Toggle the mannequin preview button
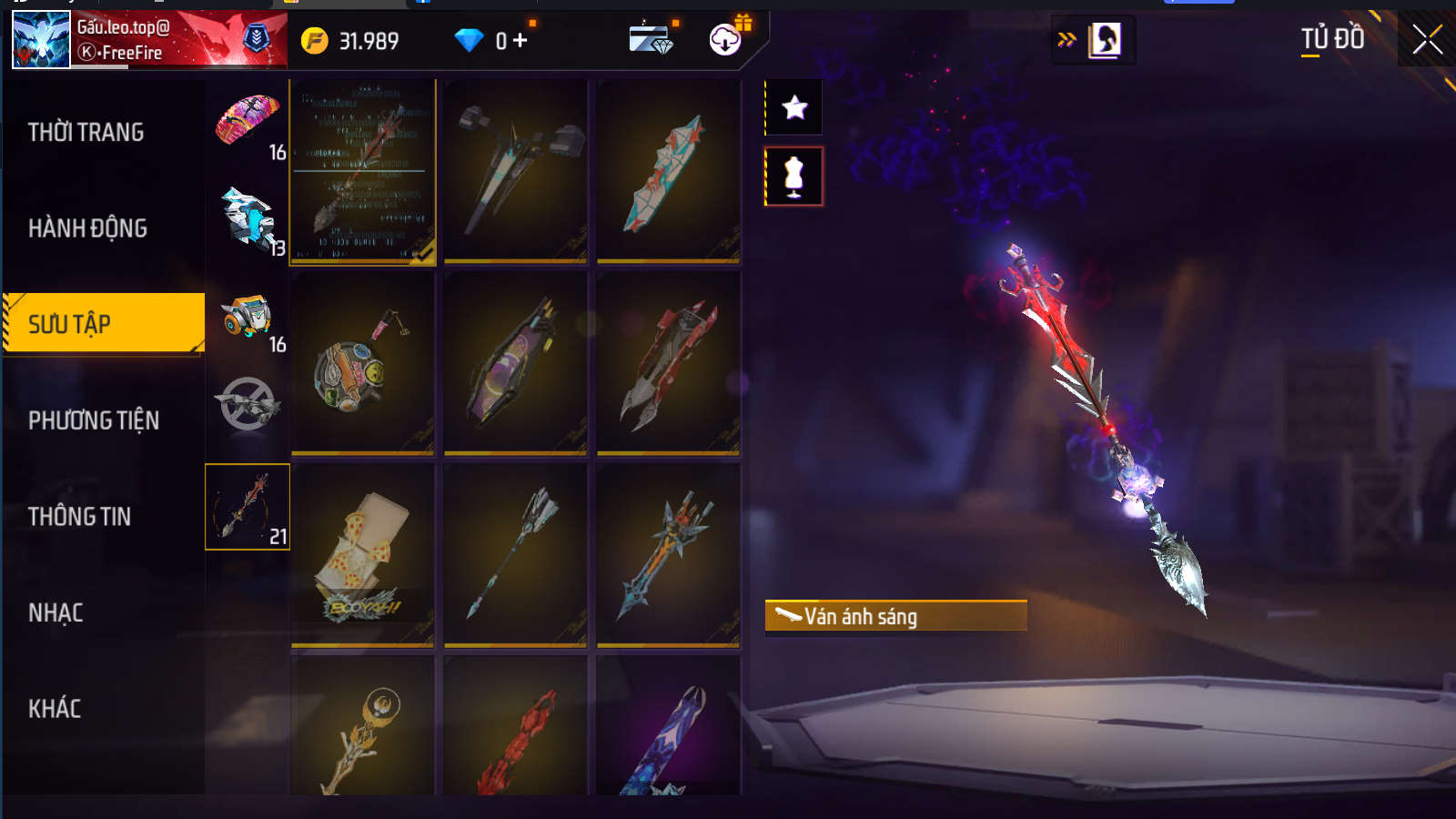 coord(794,177)
